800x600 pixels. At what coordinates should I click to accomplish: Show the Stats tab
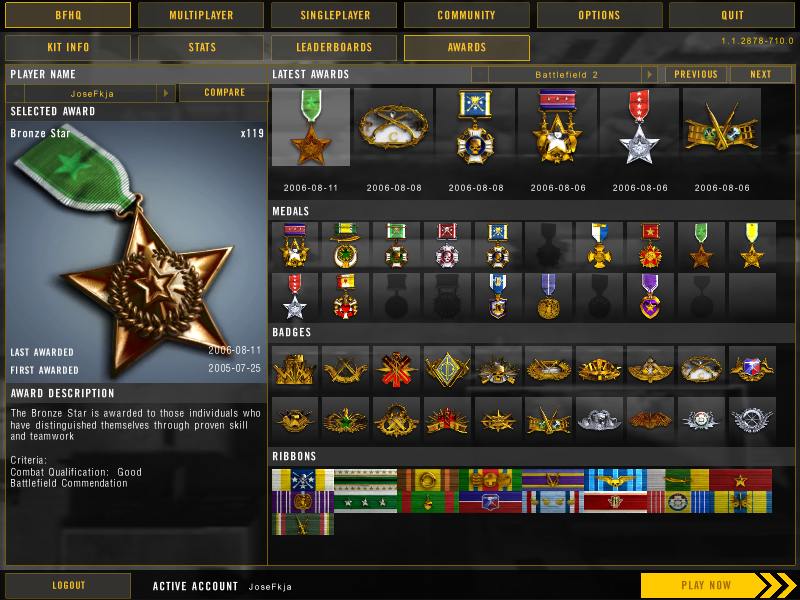[201, 47]
